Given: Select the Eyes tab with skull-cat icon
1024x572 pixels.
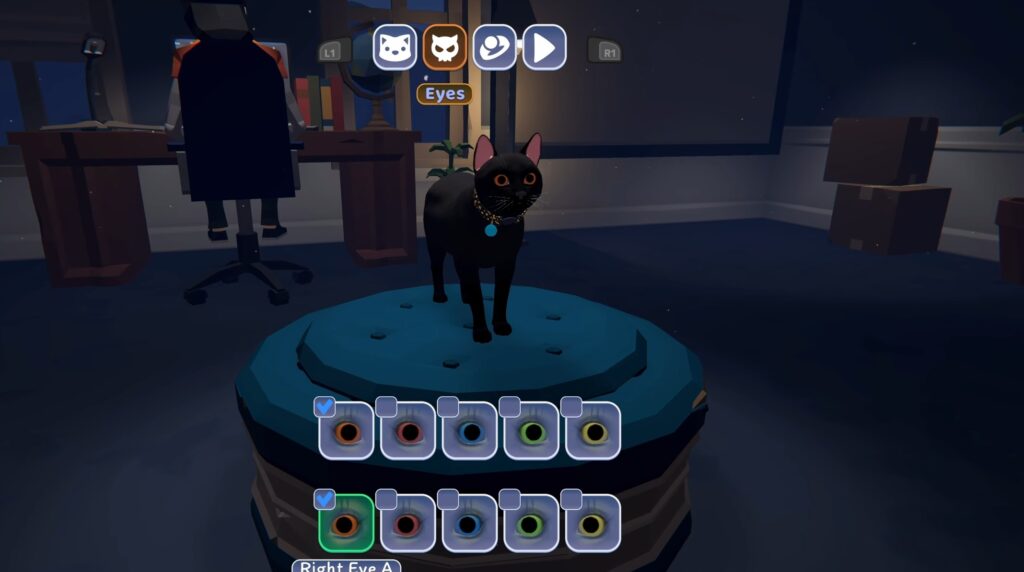Looking at the screenshot, I should (445, 47).
